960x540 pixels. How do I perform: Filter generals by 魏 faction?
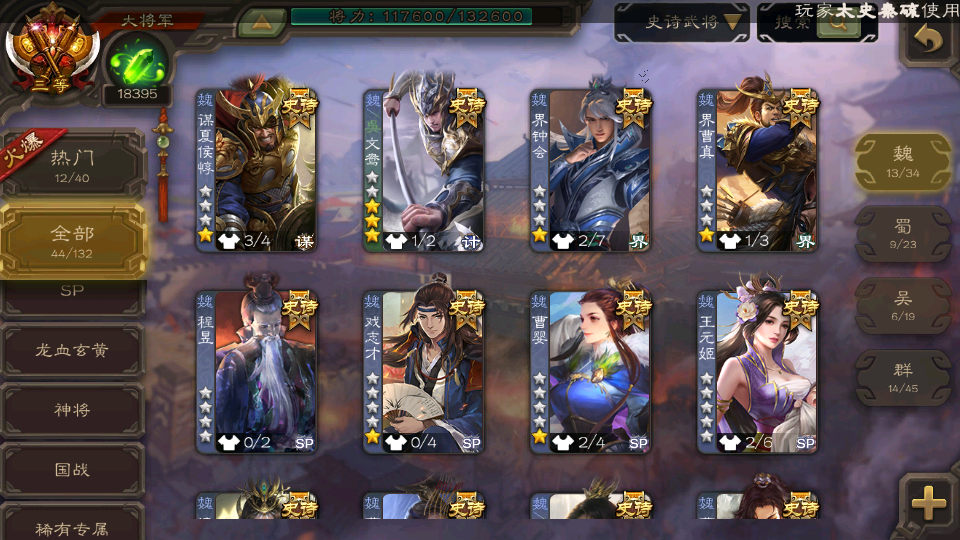pyautogui.click(x=903, y=161)
